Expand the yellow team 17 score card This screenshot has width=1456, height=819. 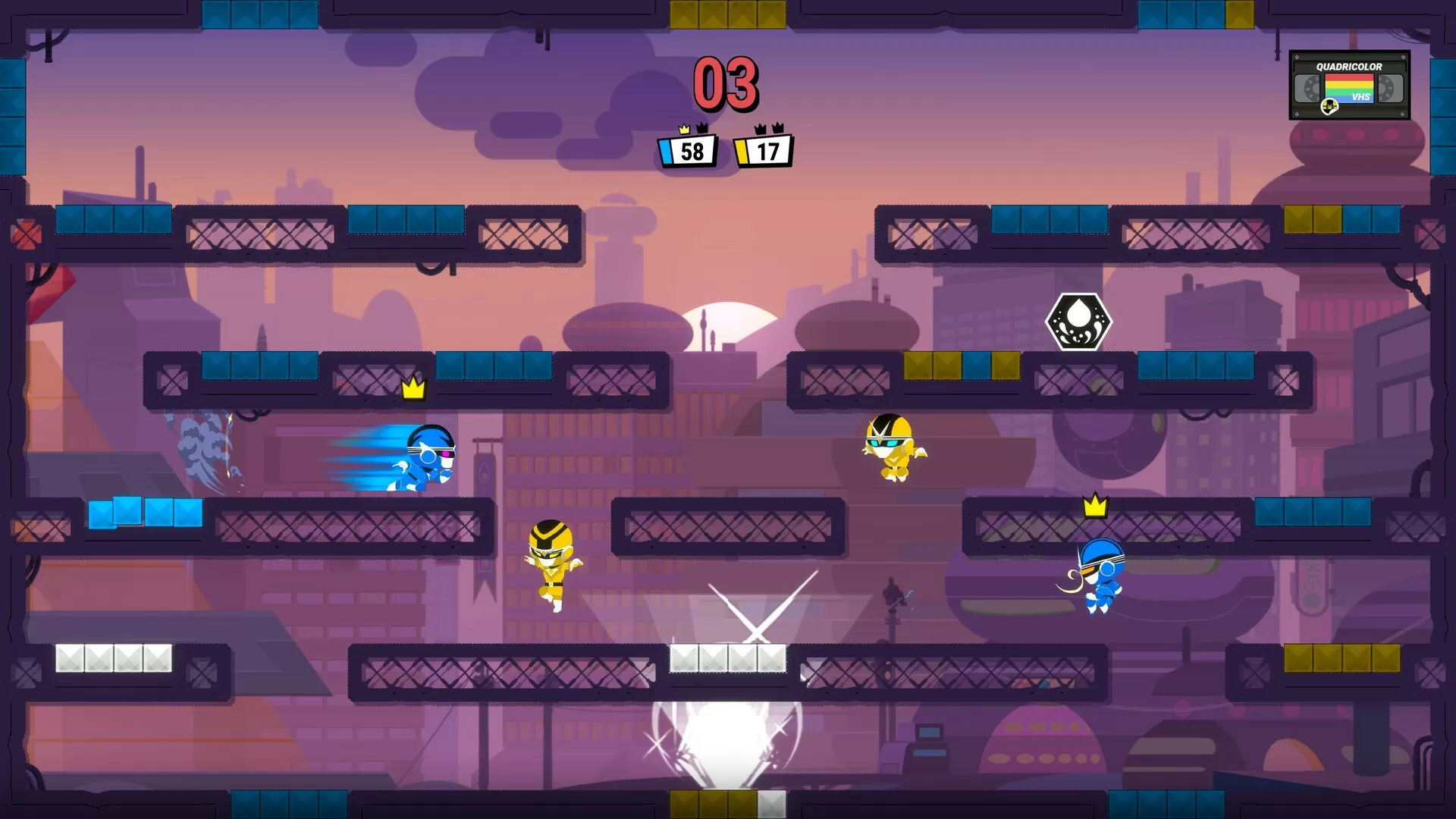click(x=768, y=150)
